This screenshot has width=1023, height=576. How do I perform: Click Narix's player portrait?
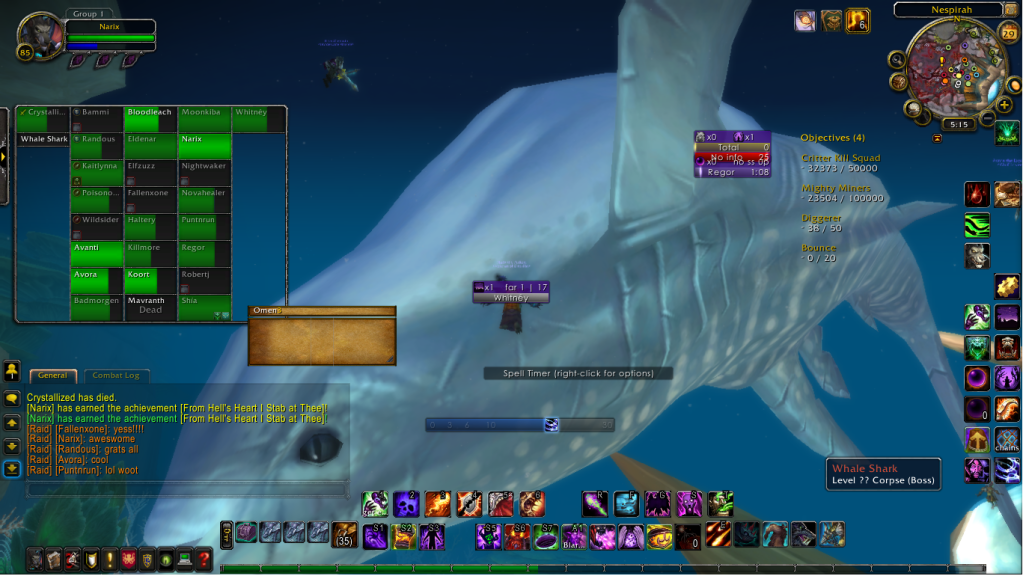pos(40,36)
